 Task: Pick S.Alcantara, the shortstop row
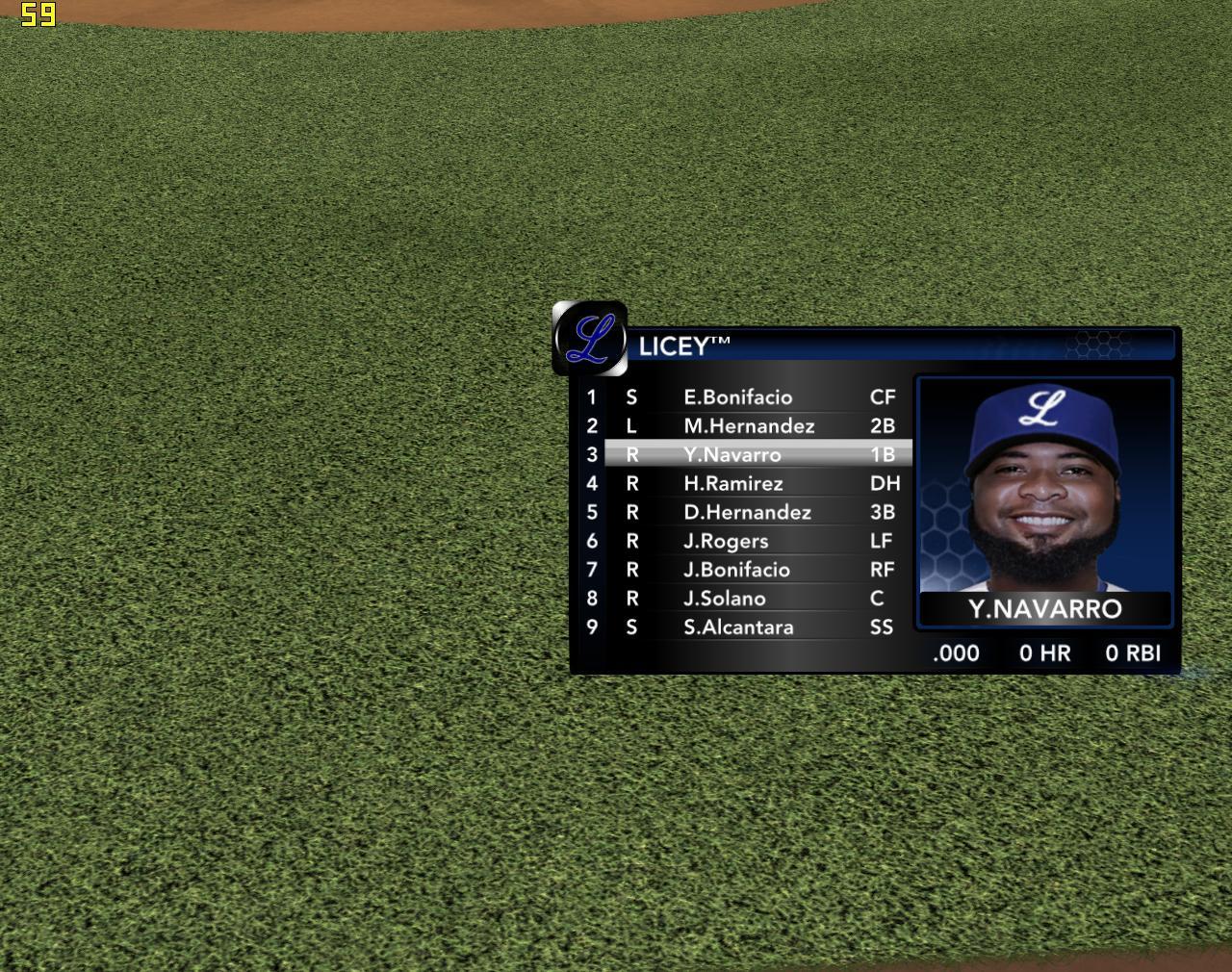coord(738,627)
